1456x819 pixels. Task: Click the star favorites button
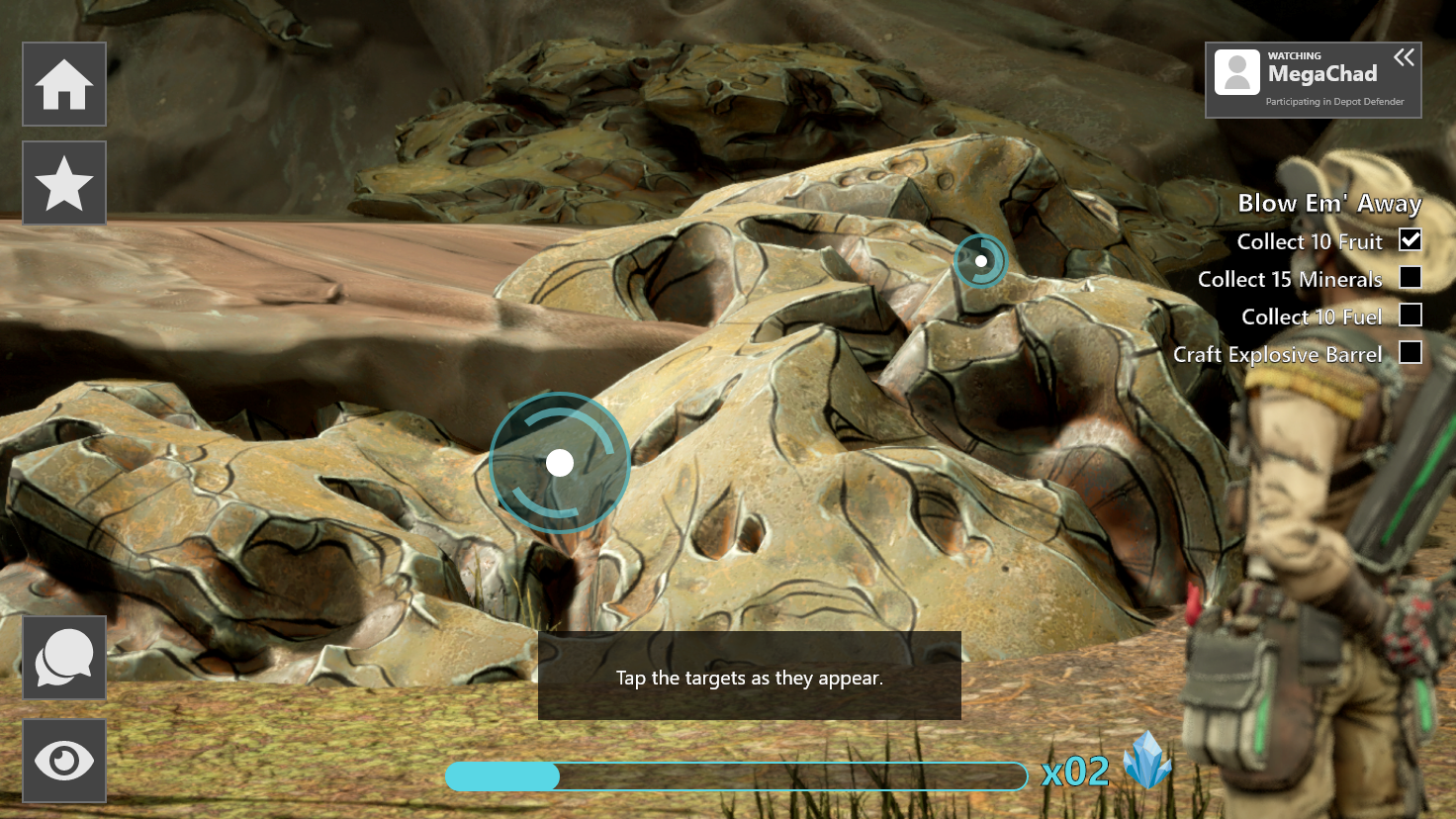[64, 183]
